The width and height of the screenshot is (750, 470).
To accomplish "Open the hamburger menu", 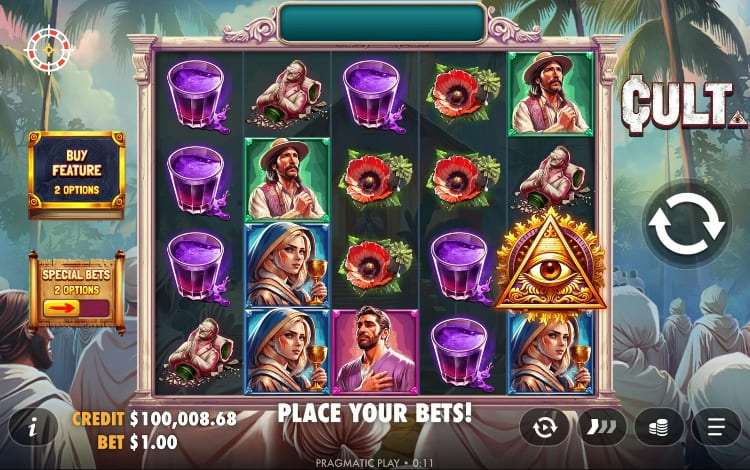I will pos(716,428).
